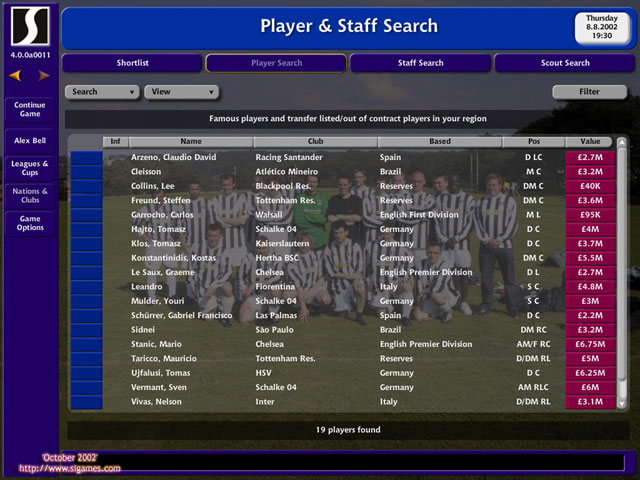
Task: Switch to the Scout Search tab
Action: [565, 63]
